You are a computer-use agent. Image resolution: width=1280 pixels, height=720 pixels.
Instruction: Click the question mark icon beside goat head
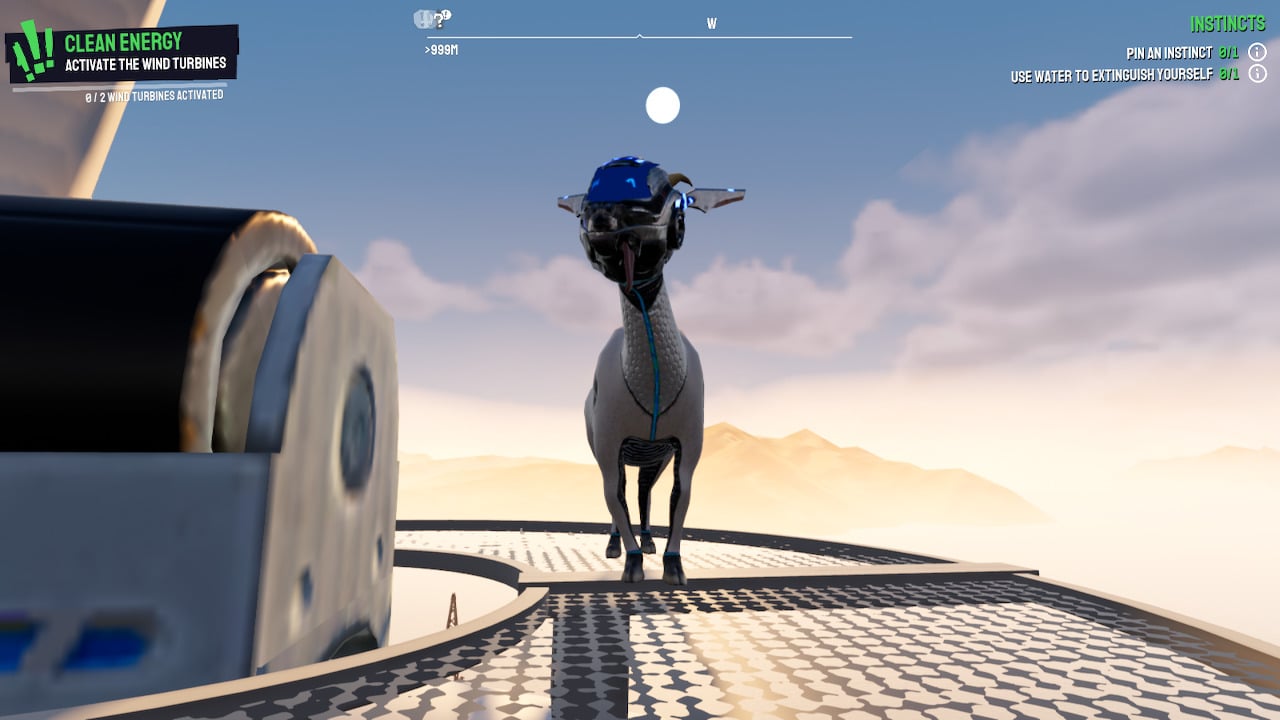tap(440, 21)
